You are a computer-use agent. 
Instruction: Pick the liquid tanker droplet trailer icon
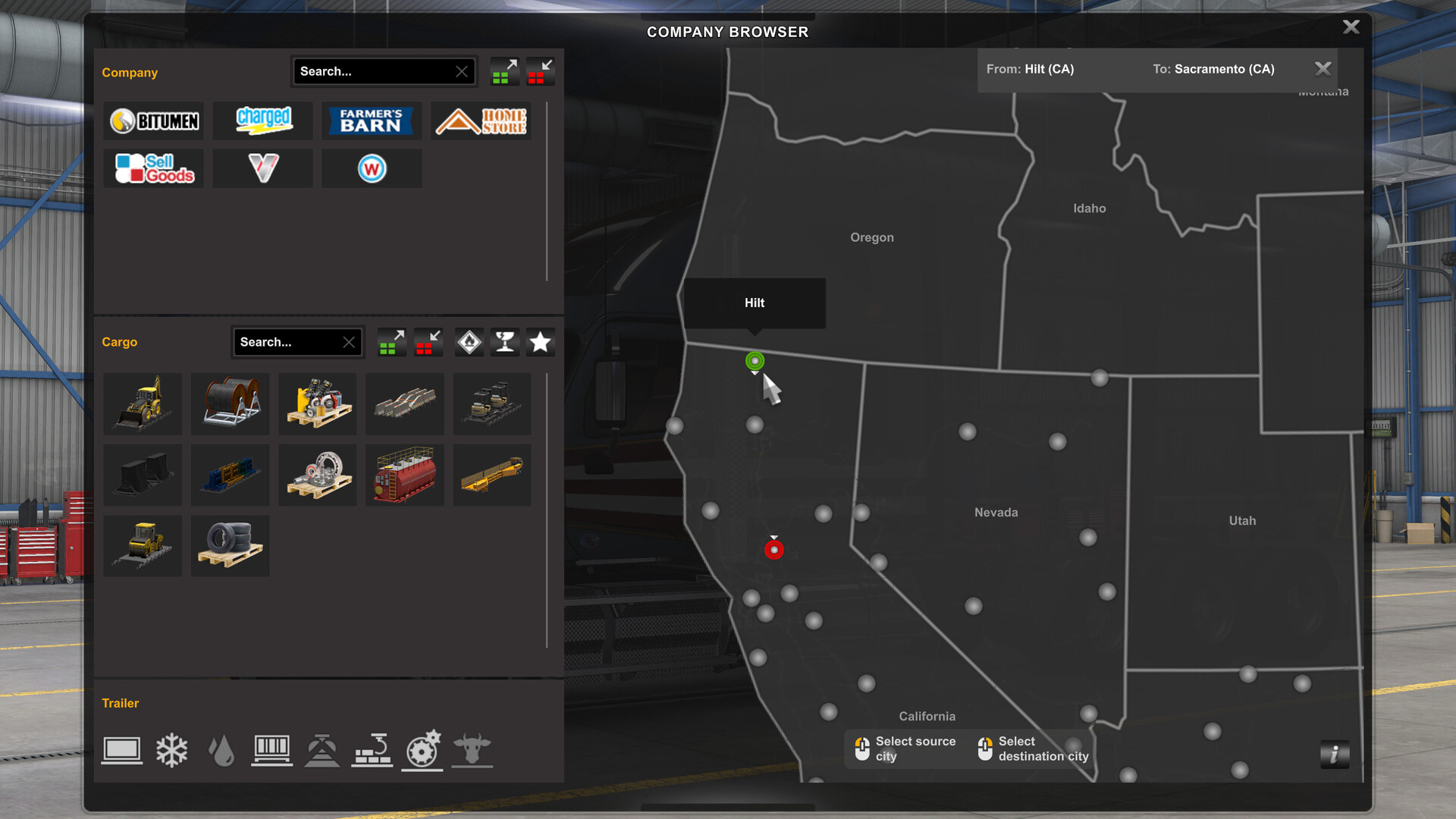[x=221, y=749]
